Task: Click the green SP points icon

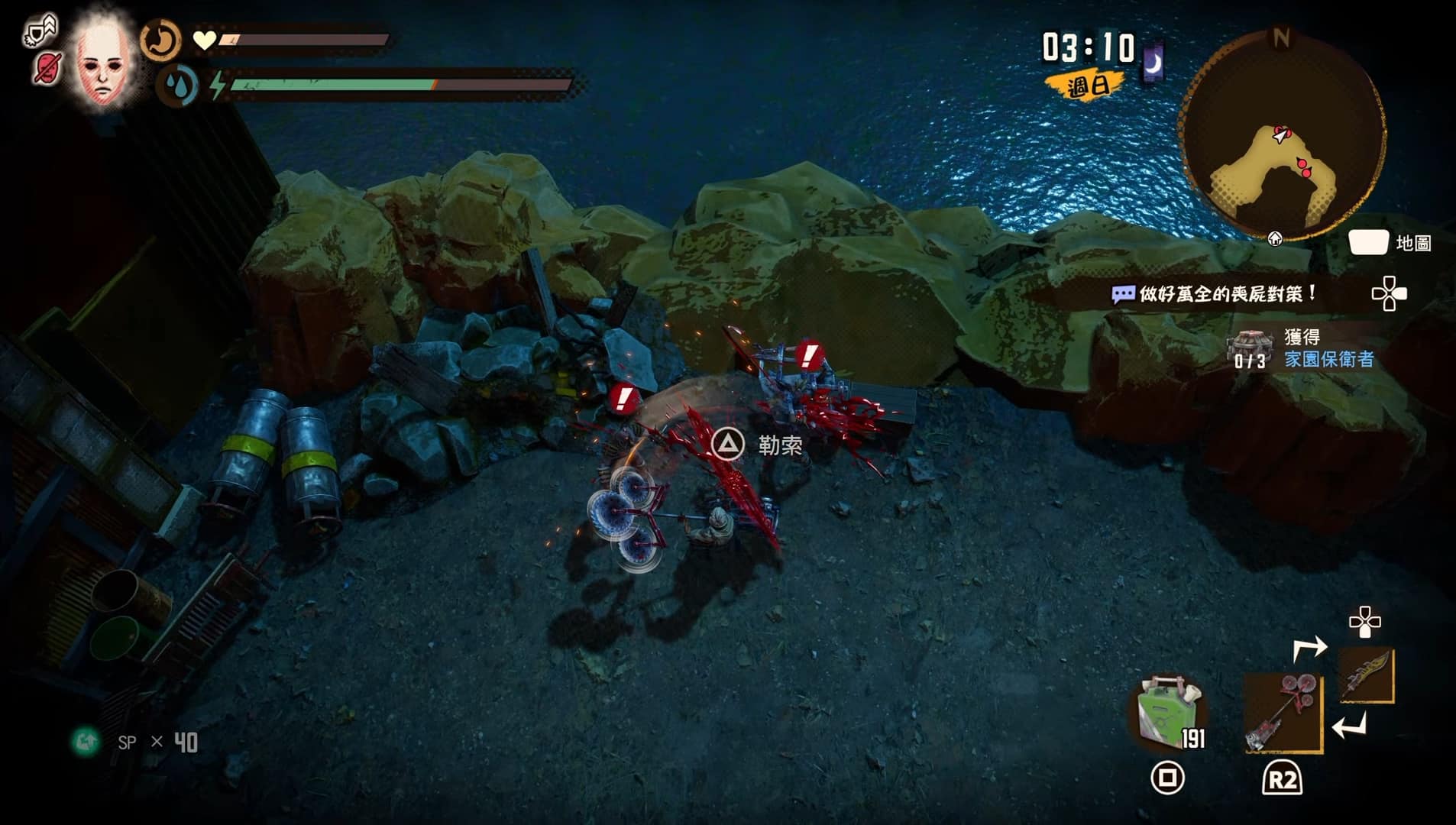Action: tap(86, 741)
